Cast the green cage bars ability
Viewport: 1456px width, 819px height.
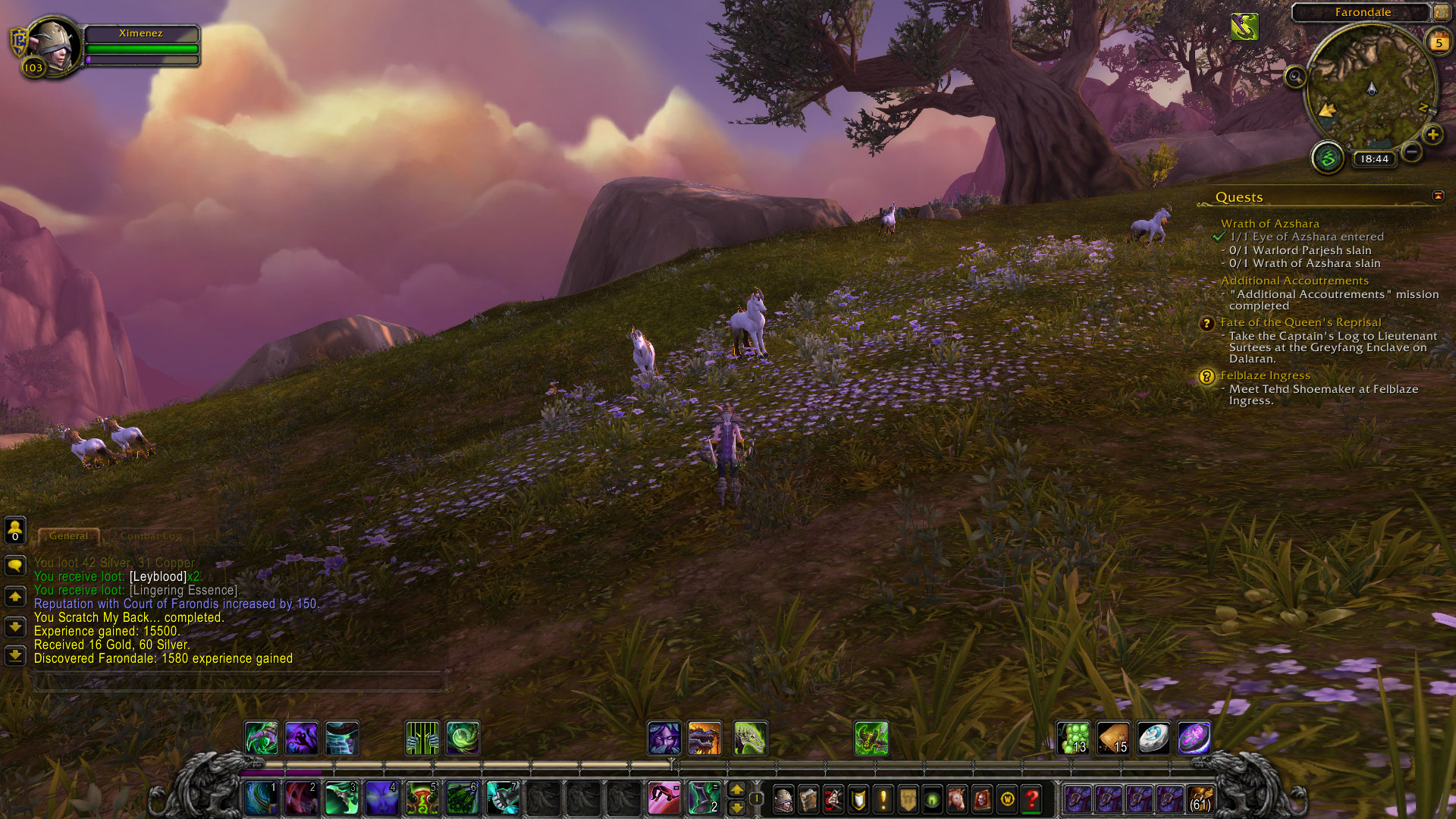422,738
